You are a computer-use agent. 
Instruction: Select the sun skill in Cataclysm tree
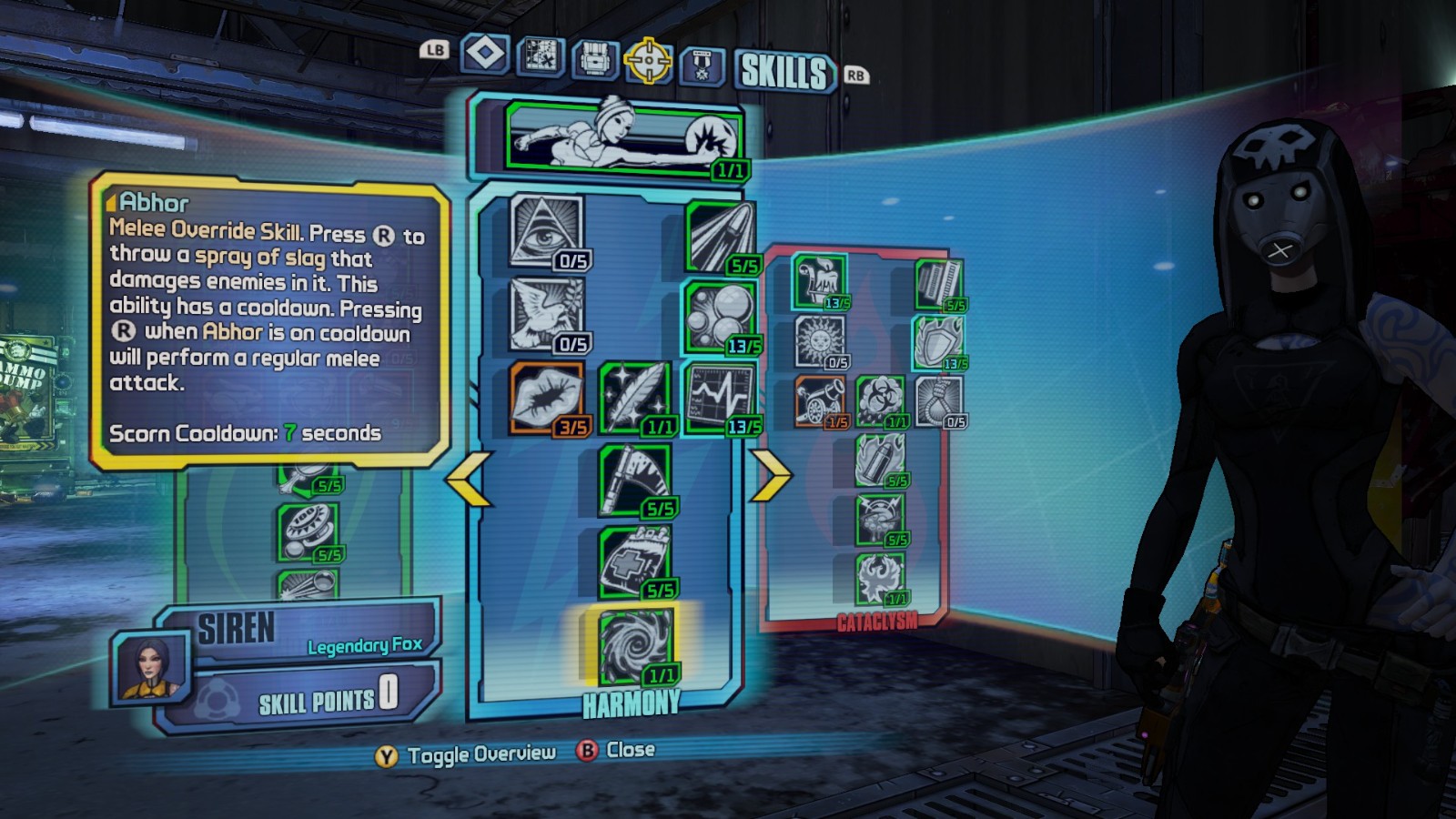click(x=819, y=341)
